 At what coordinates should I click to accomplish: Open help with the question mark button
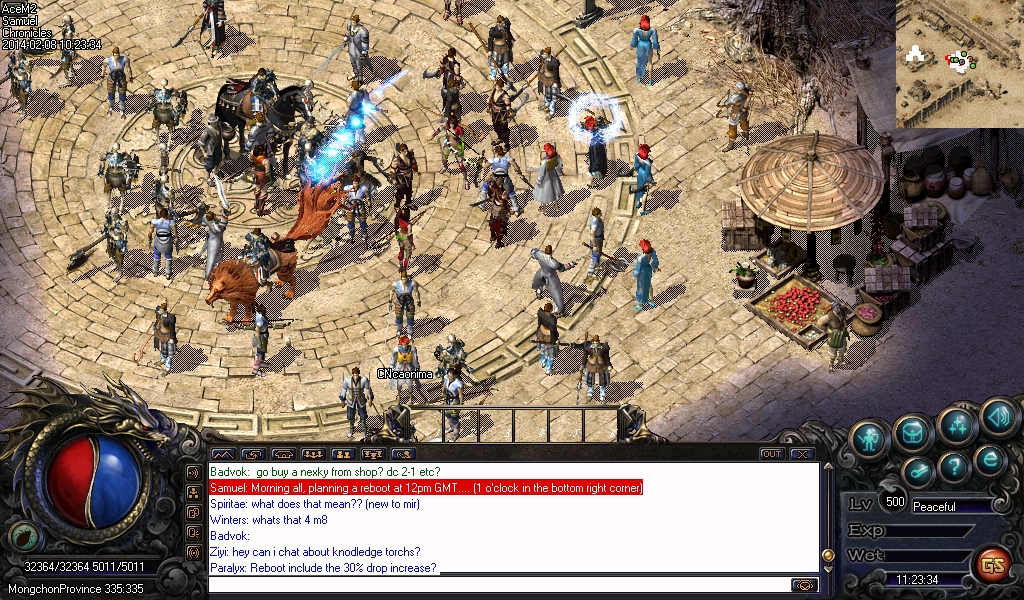955,466
